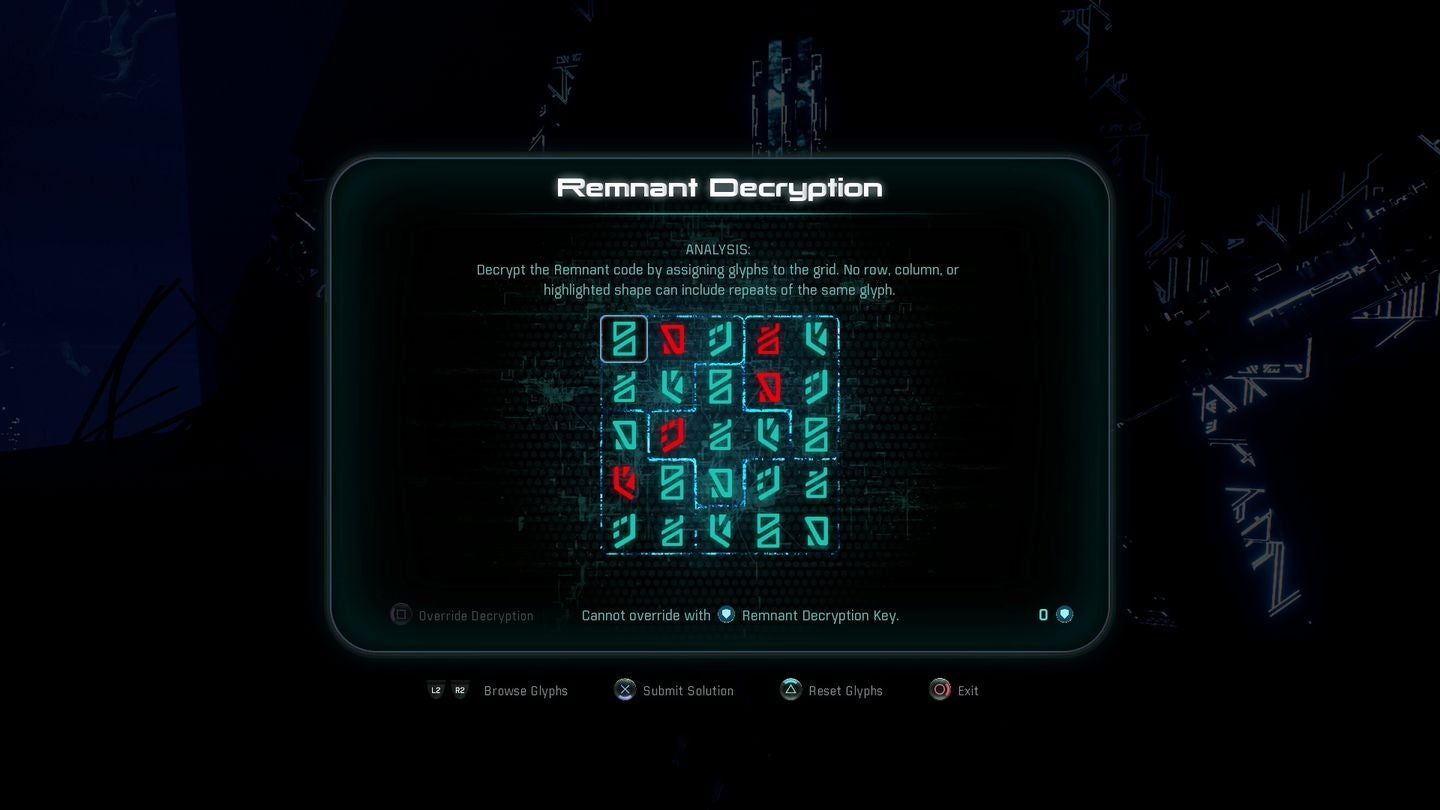Exit the Remnant Decryption puzzle

click(966, 690)
